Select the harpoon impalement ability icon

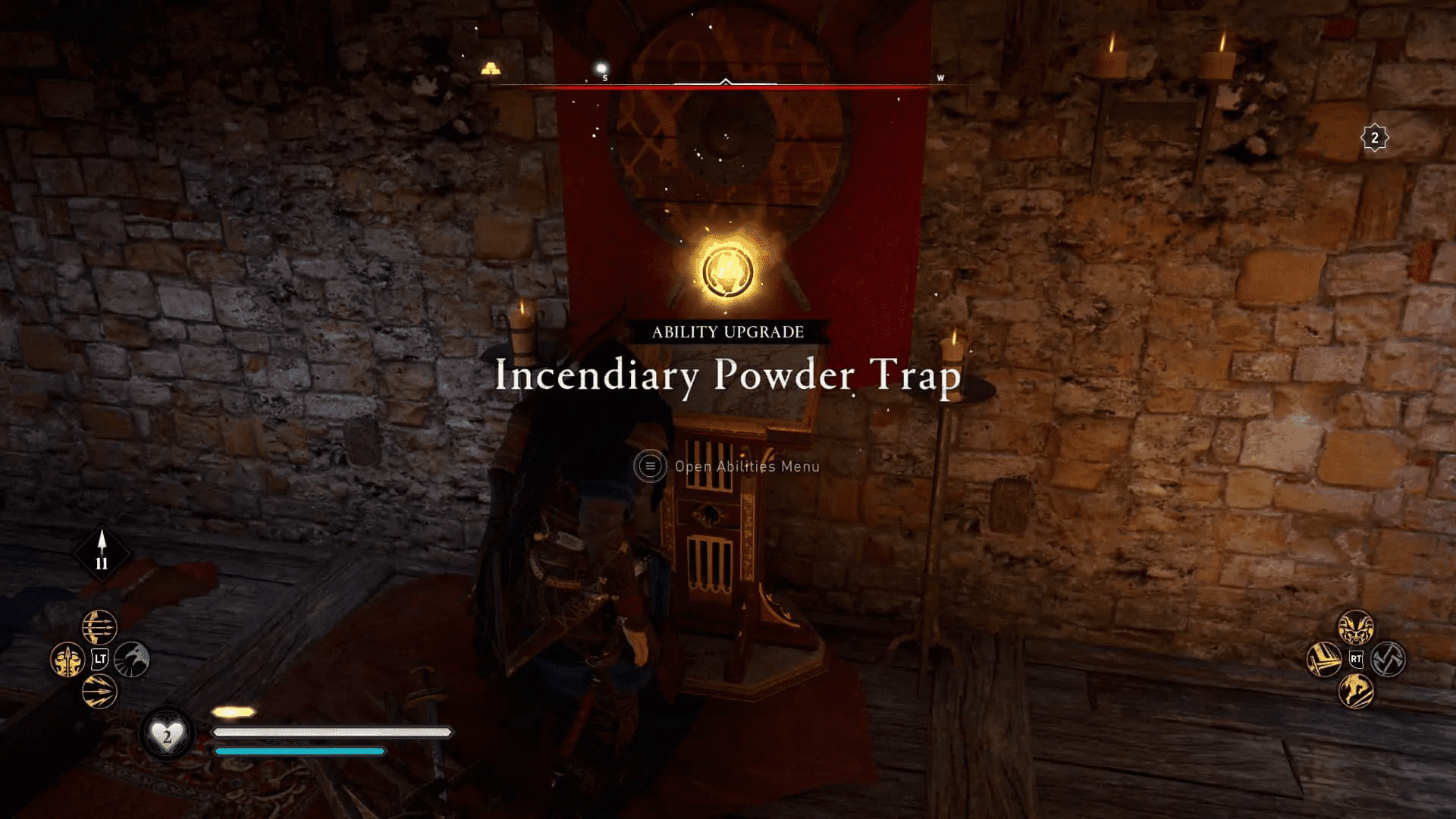[68, 658]
